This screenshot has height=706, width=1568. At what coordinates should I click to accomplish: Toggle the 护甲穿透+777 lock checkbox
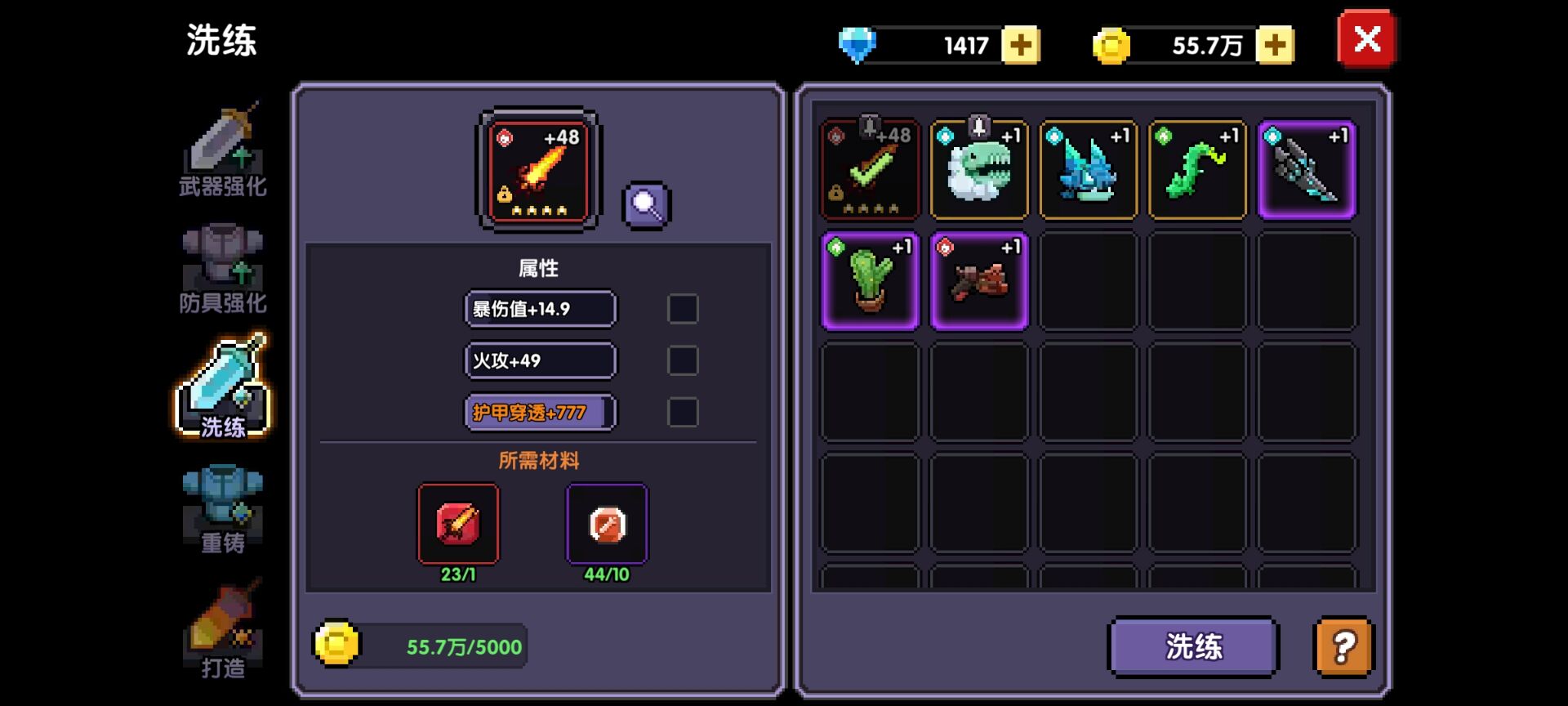683,412
